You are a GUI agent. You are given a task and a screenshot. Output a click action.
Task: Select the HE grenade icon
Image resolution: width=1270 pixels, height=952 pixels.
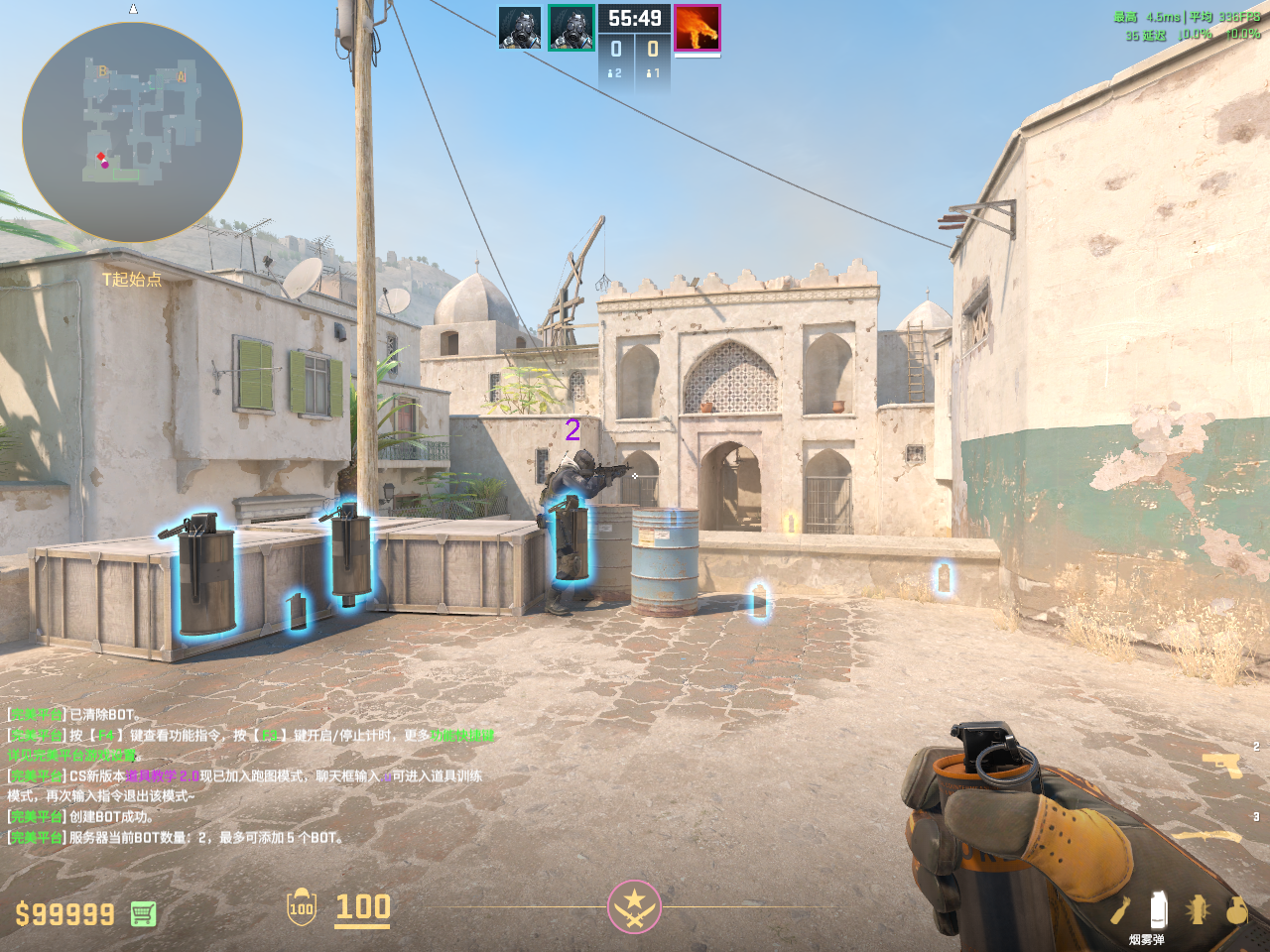coord(1236,909)
